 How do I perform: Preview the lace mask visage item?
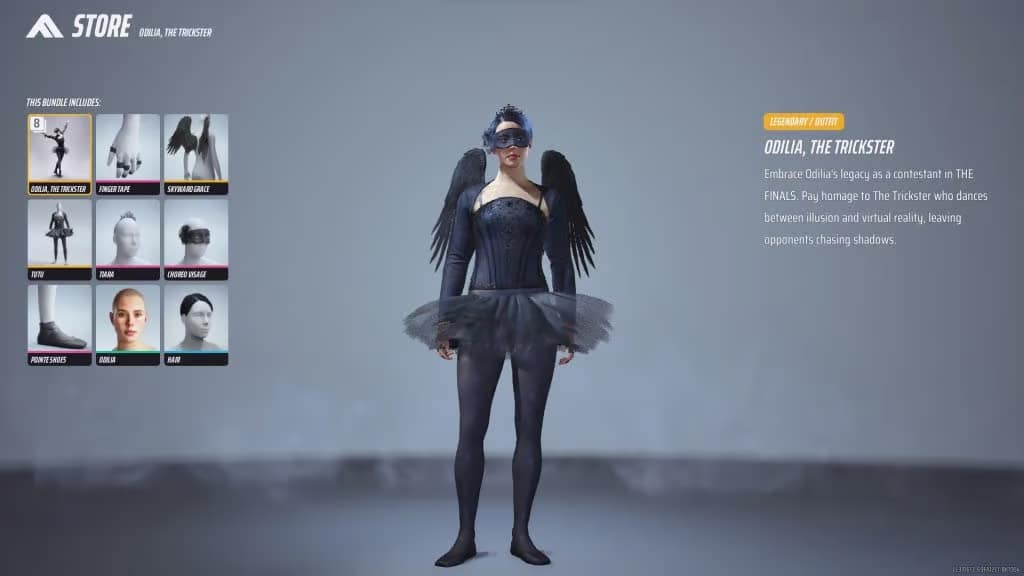[x=196, y=238]
